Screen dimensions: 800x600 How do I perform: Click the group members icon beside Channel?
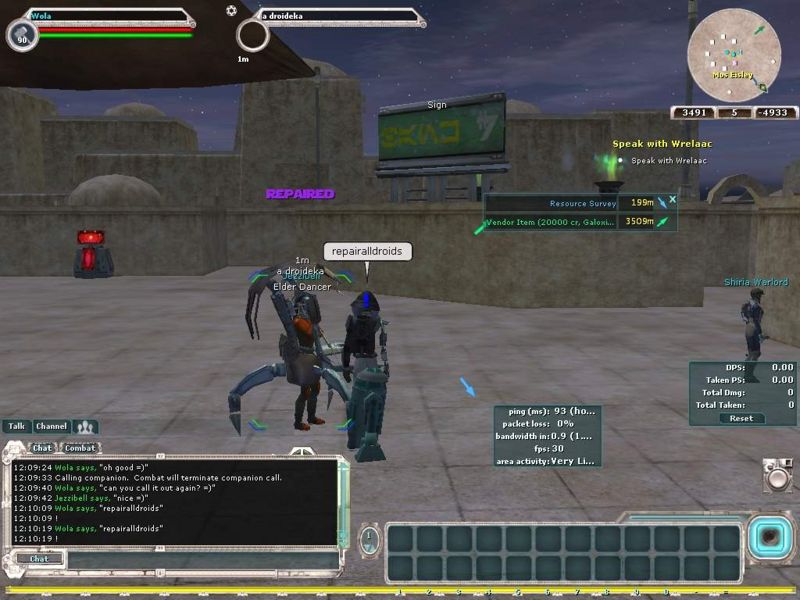[x=85, y=426]
